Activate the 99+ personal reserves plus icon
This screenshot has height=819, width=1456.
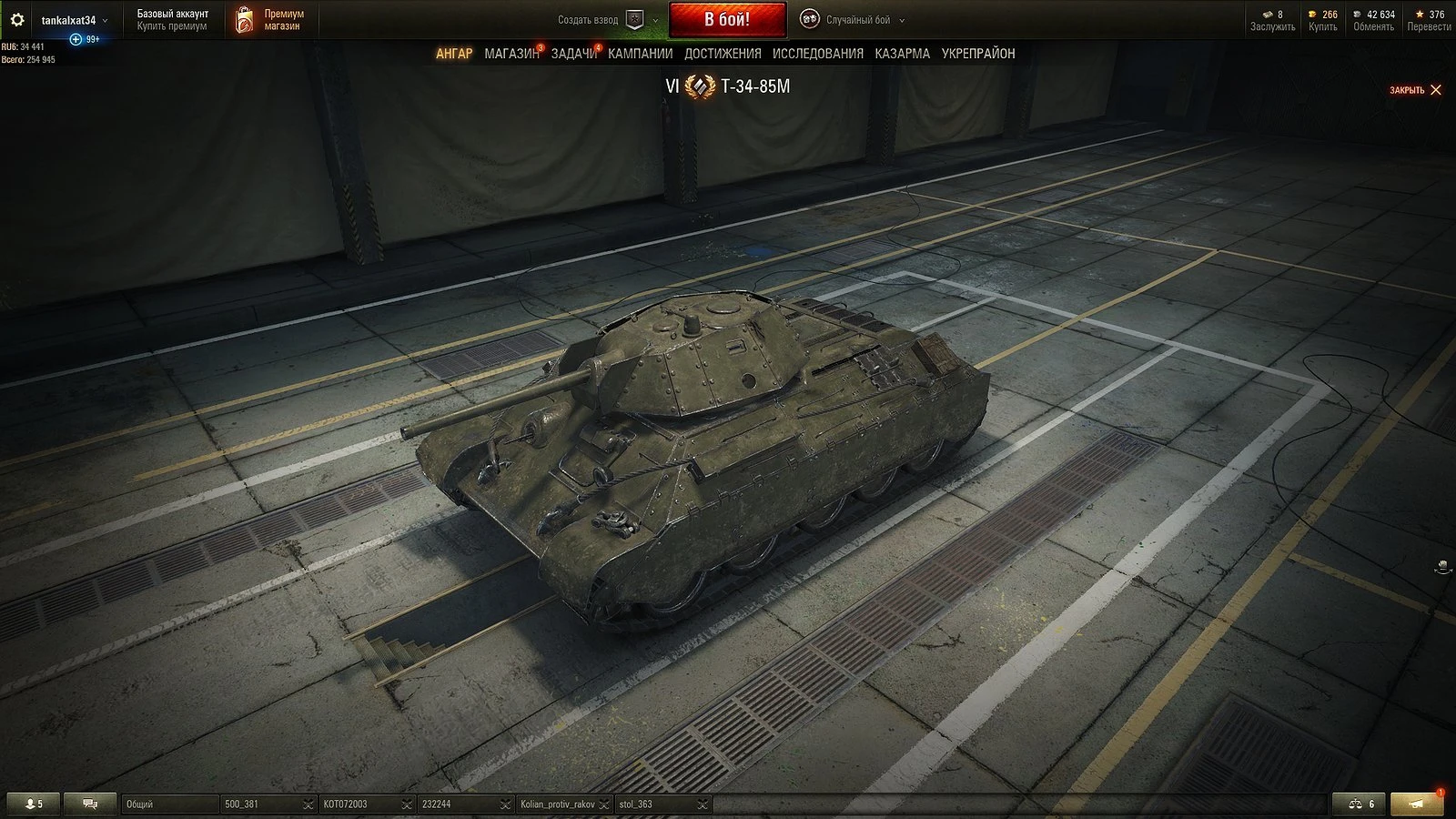pyautogui.click(x=76, y=39)
